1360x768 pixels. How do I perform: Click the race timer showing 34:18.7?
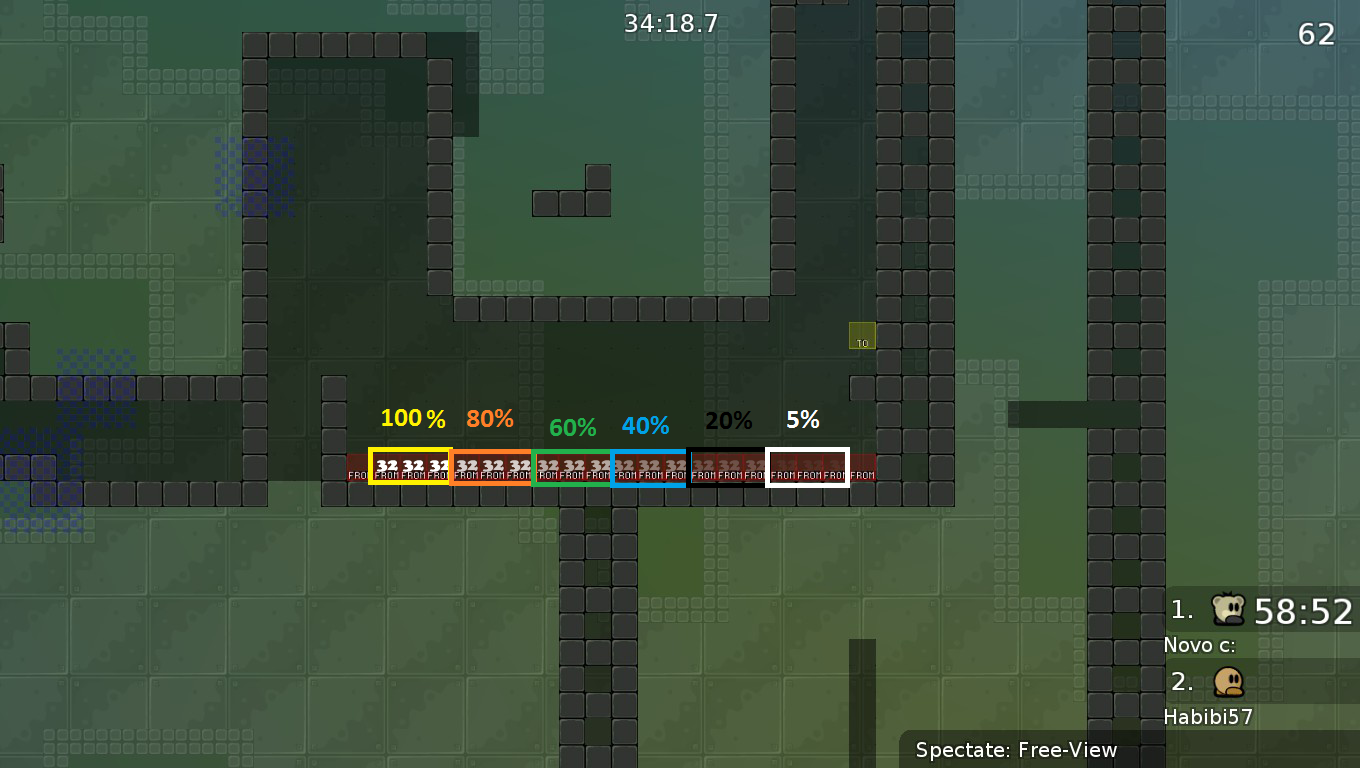pos(668,22)
